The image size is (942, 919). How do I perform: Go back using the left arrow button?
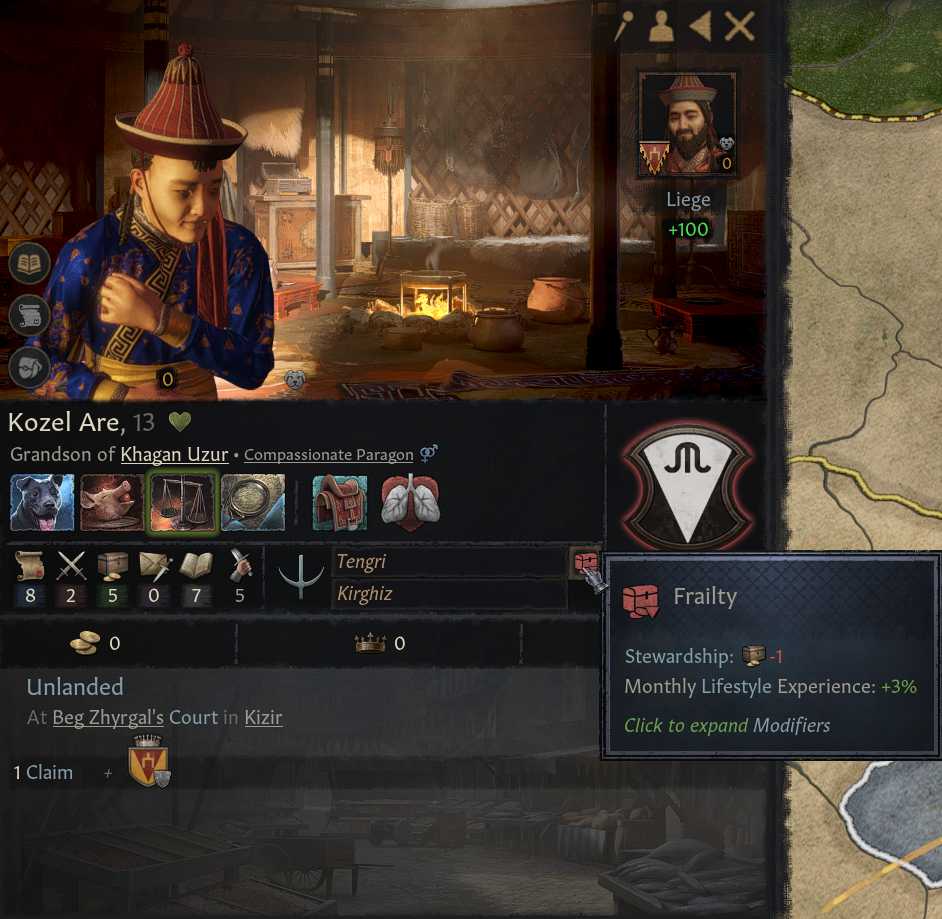[x=700, y=26]
